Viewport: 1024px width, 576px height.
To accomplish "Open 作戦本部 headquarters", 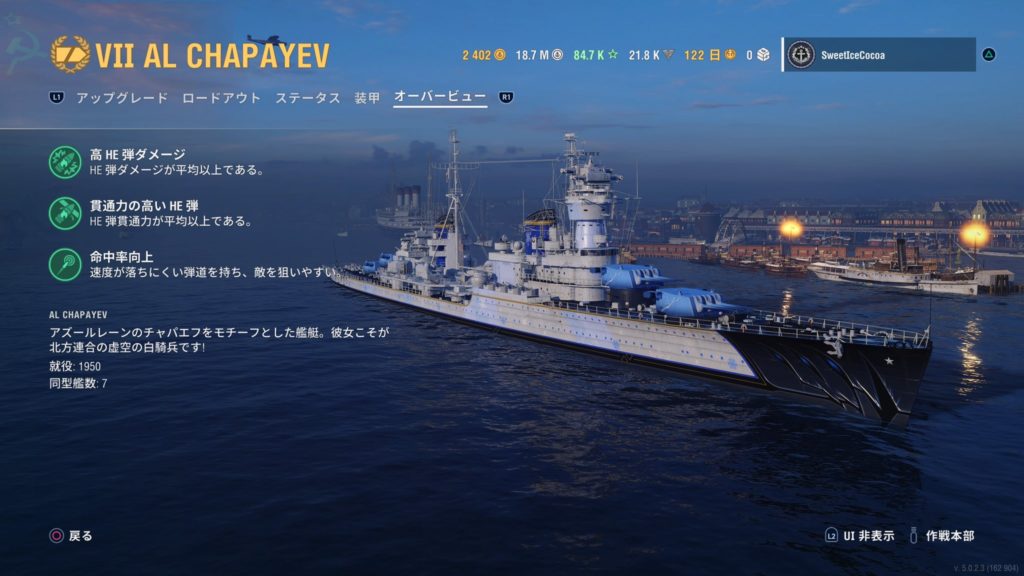I will (940, 536).
